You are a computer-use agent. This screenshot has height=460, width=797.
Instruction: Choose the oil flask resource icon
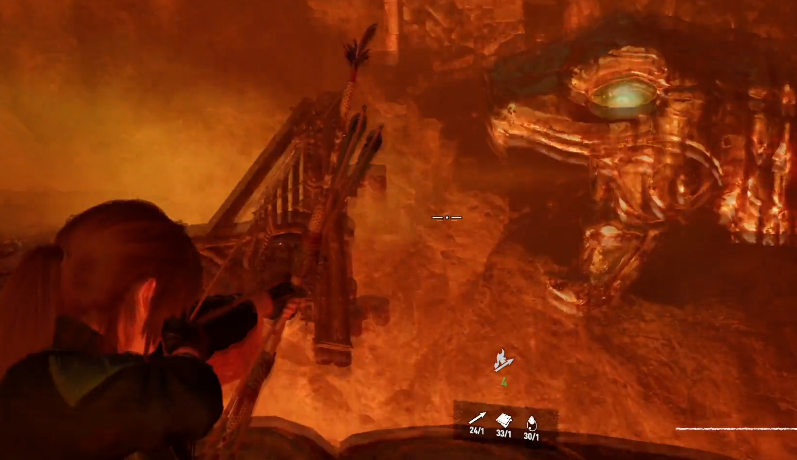(x=531, y=421)
